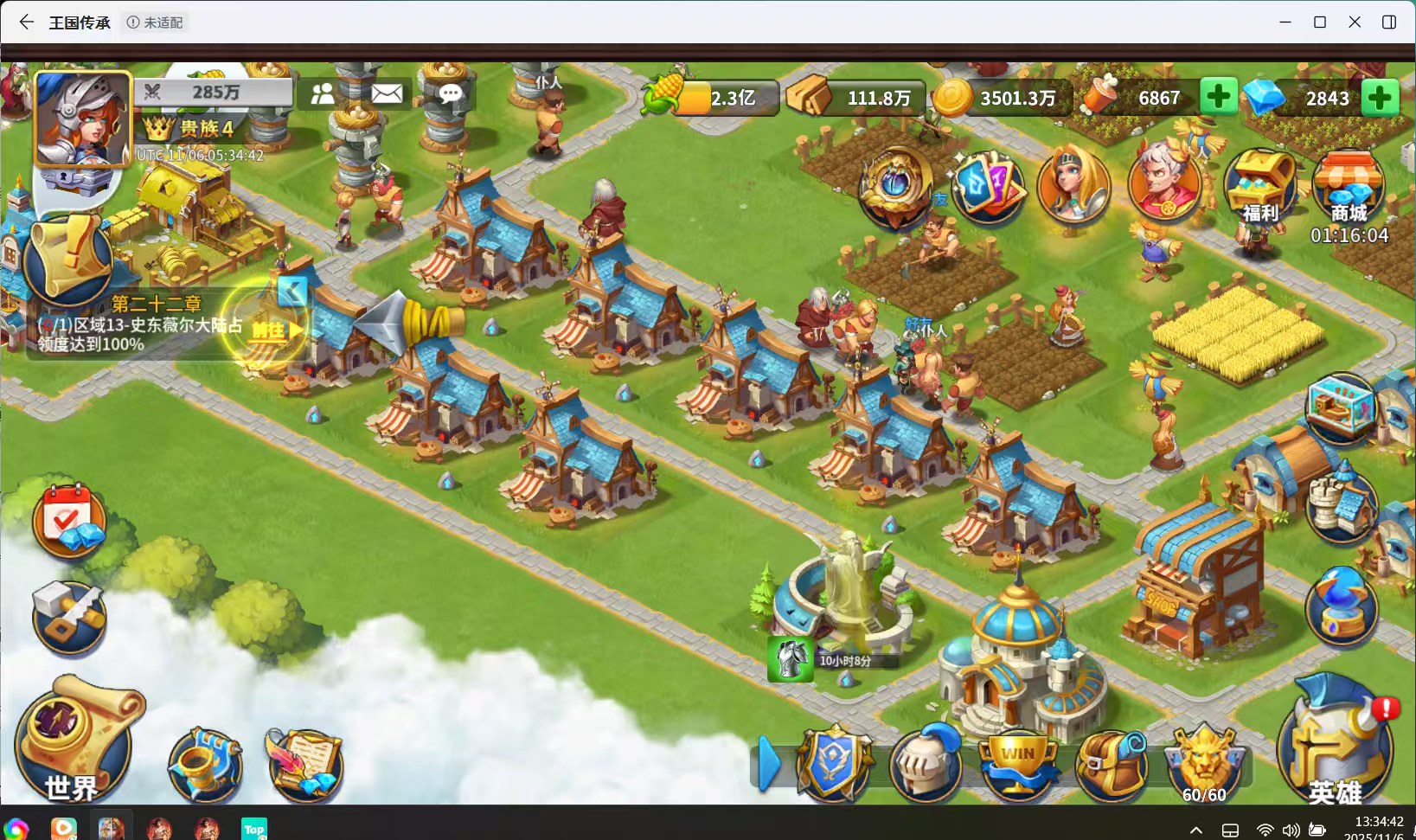Open the backpack bag icon

[1112, 761]
